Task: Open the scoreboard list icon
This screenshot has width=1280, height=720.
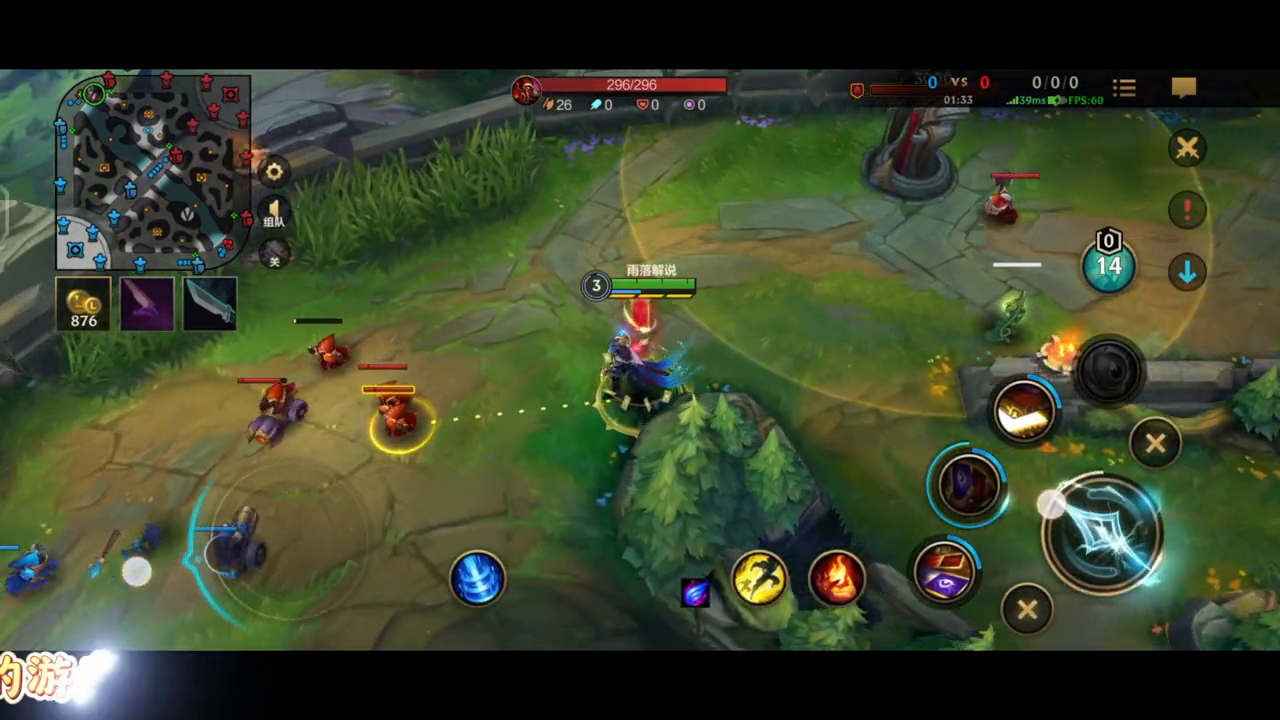Action: tap(1124, 88)
